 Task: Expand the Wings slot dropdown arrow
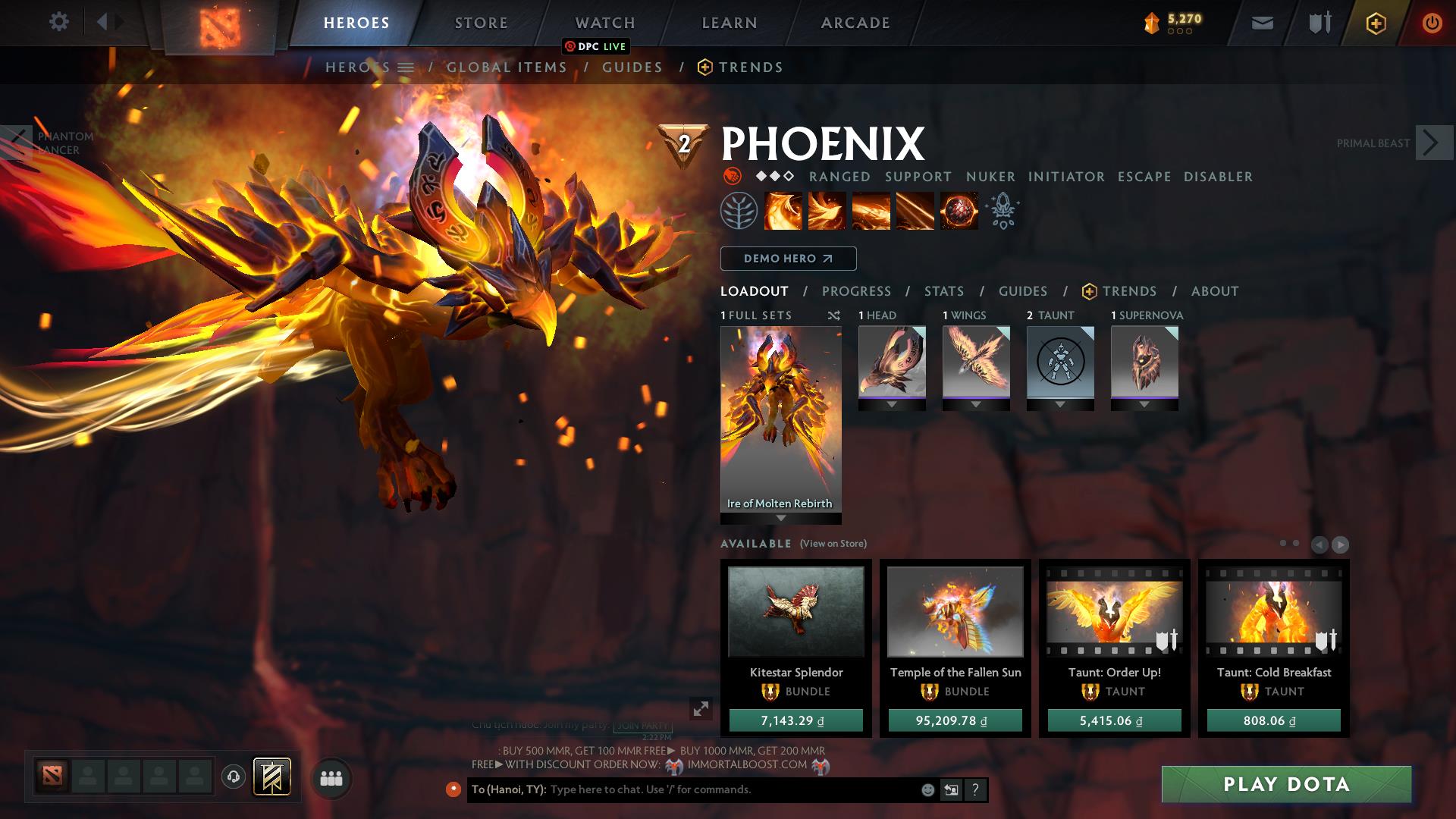(x=976, y=404)
